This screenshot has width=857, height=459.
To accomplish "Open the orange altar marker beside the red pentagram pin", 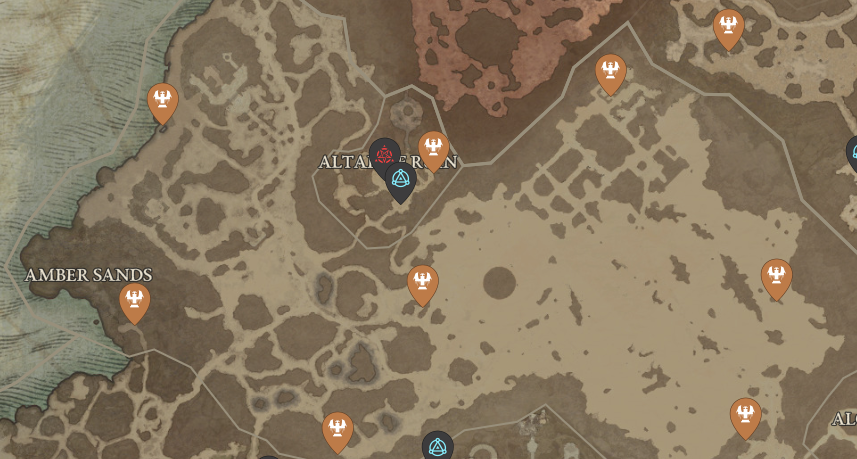I will coord(433,148).
